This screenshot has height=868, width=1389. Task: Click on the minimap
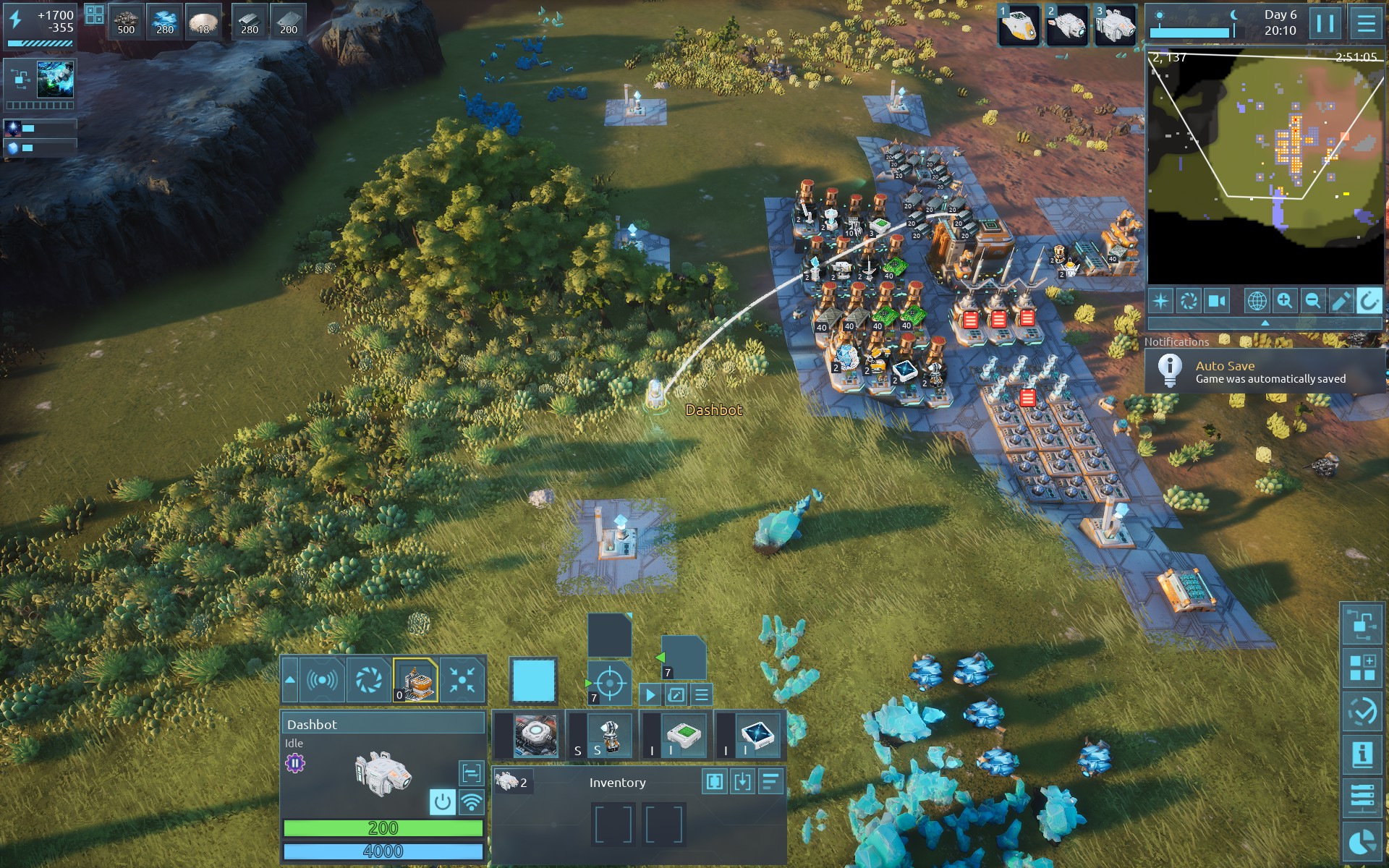tap(1265, 166)
